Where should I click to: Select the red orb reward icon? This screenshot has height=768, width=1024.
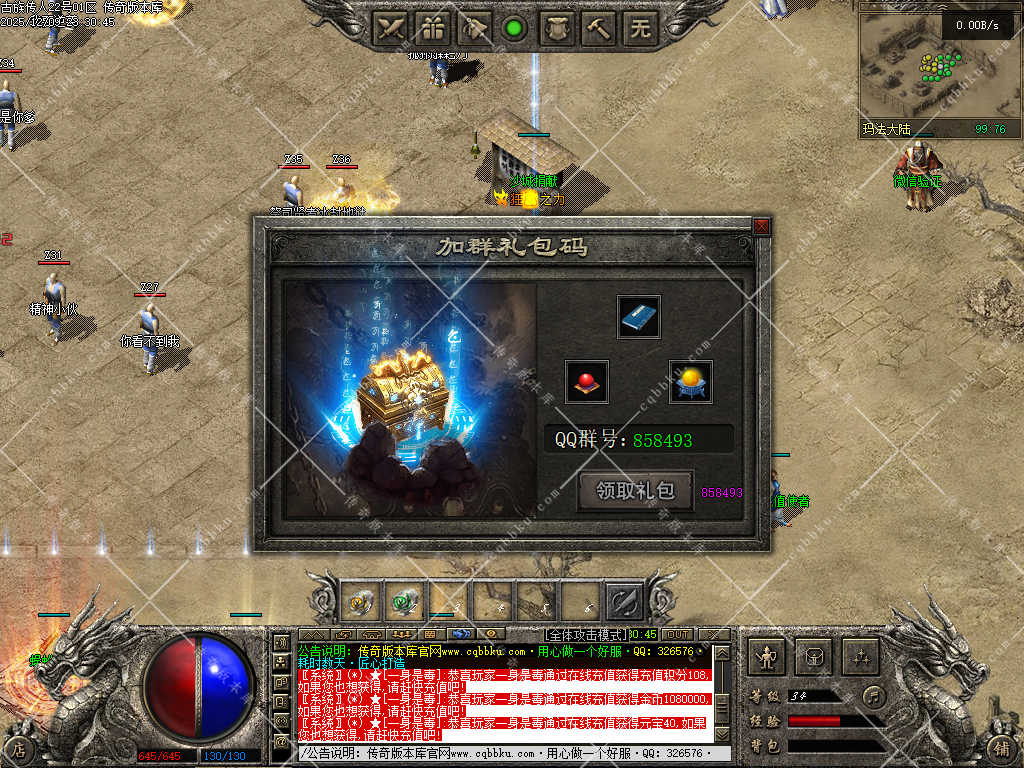[587, 381]
